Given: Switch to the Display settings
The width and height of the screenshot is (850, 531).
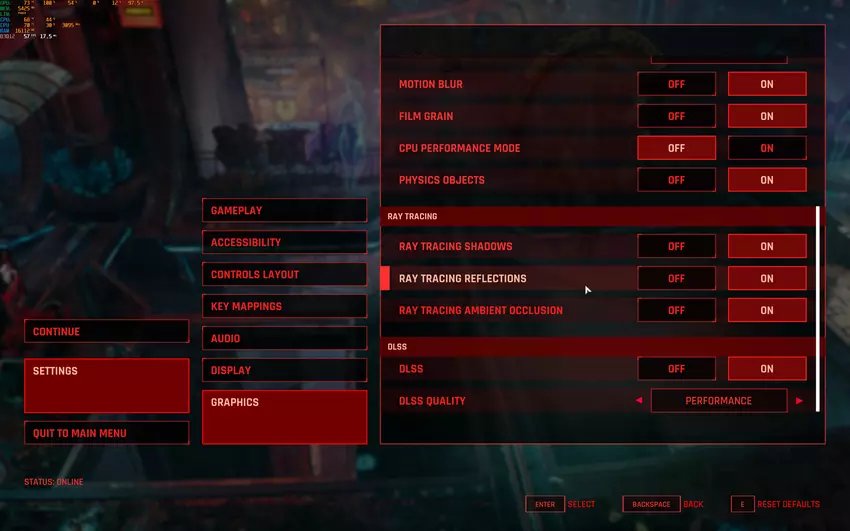Looking at the screenshot, I should (284, 370).
